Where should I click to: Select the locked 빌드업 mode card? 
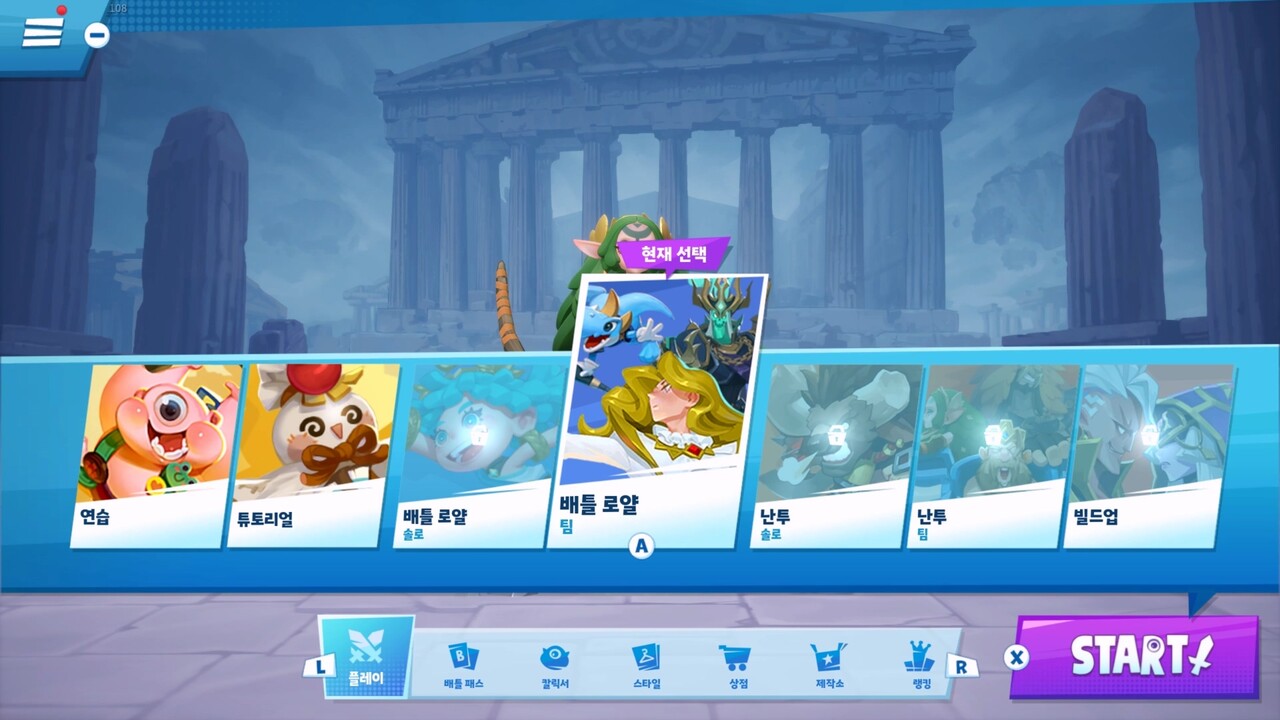click(x=1148, y=455)
